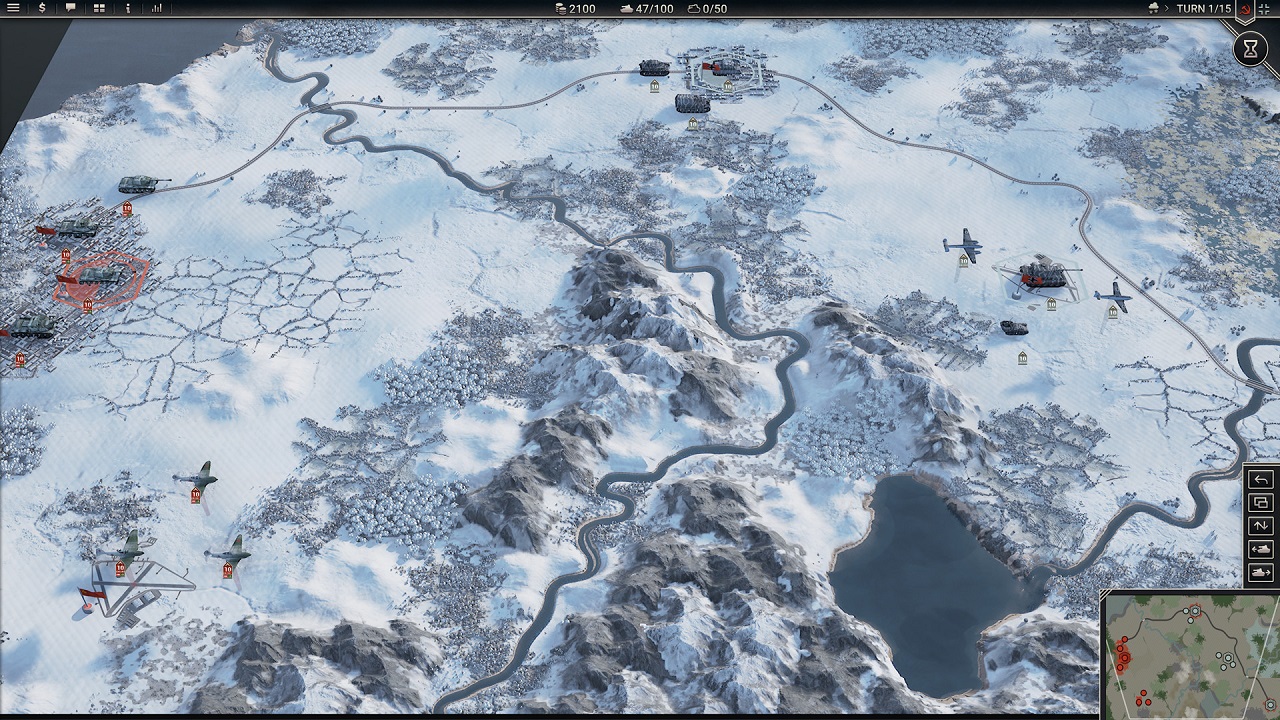The image size is (1280, 720).
Task: Open the dollar-sign purchase screen
Action: 41,8
